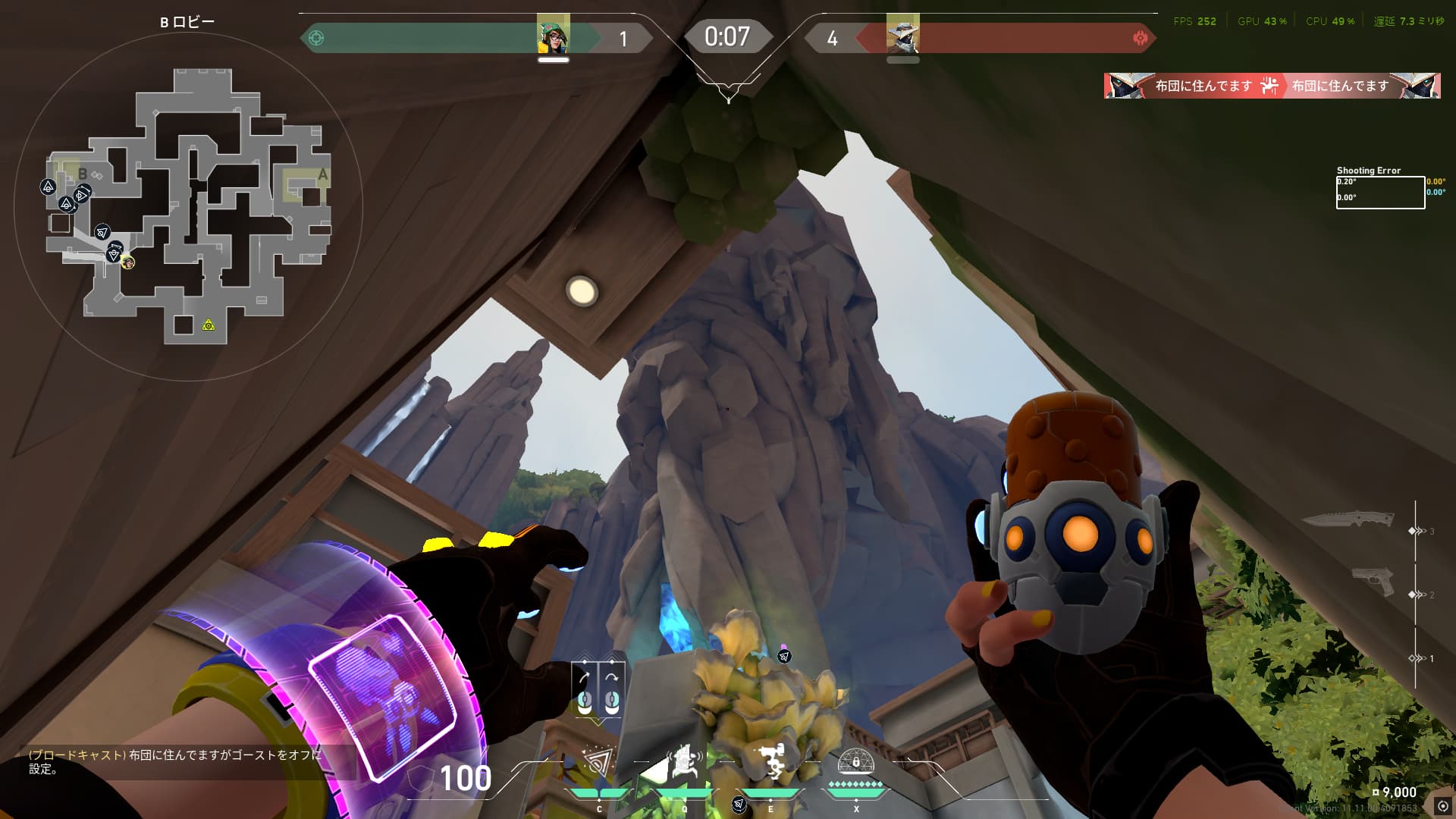Activate the Lockdown ultimate icon
This screenshot has height=819, width=1456.
(856, 763)
